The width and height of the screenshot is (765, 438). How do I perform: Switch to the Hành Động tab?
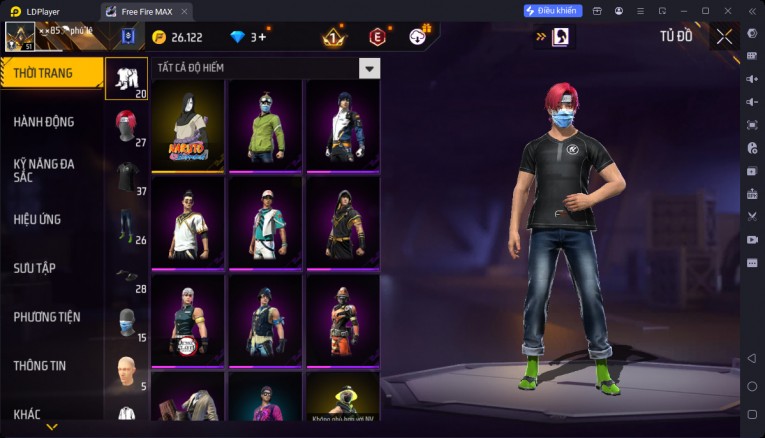tap(45, 122)
